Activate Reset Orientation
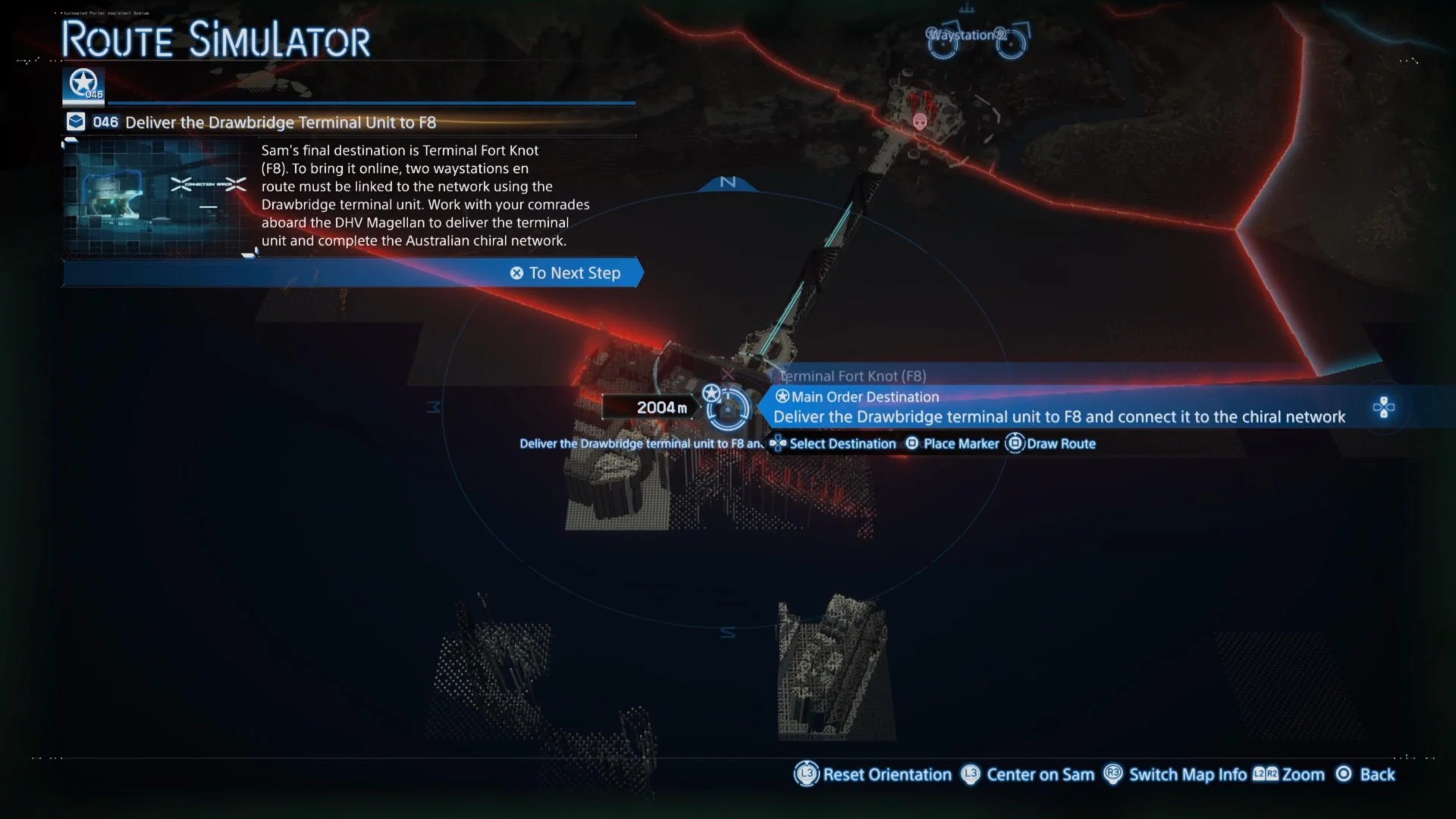The width and height of the screenshot is (1456, 819). 873,774
